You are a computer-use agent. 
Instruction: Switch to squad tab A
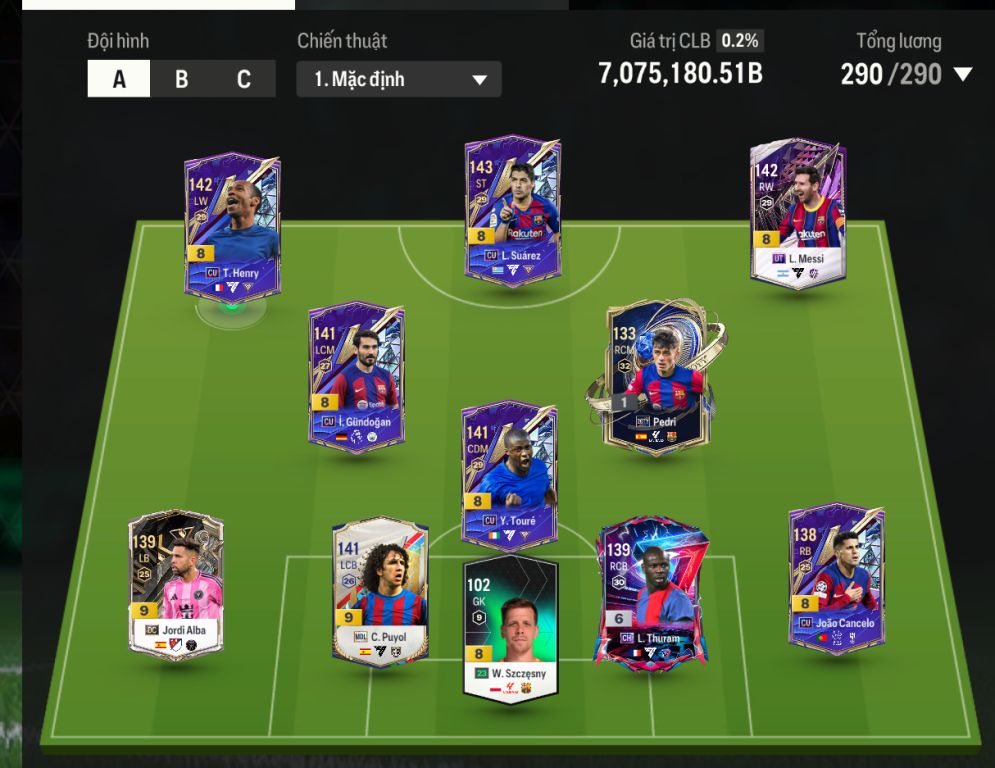119,79
